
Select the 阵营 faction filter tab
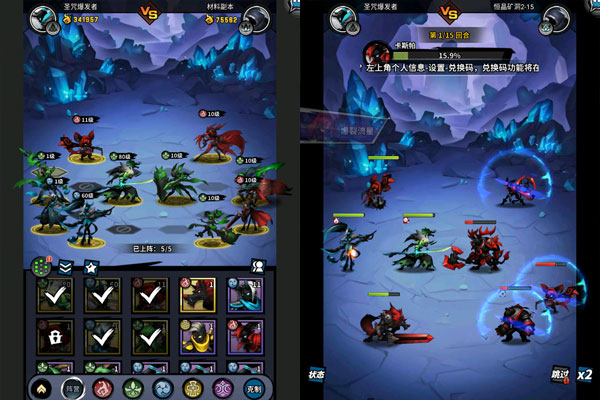72,388
